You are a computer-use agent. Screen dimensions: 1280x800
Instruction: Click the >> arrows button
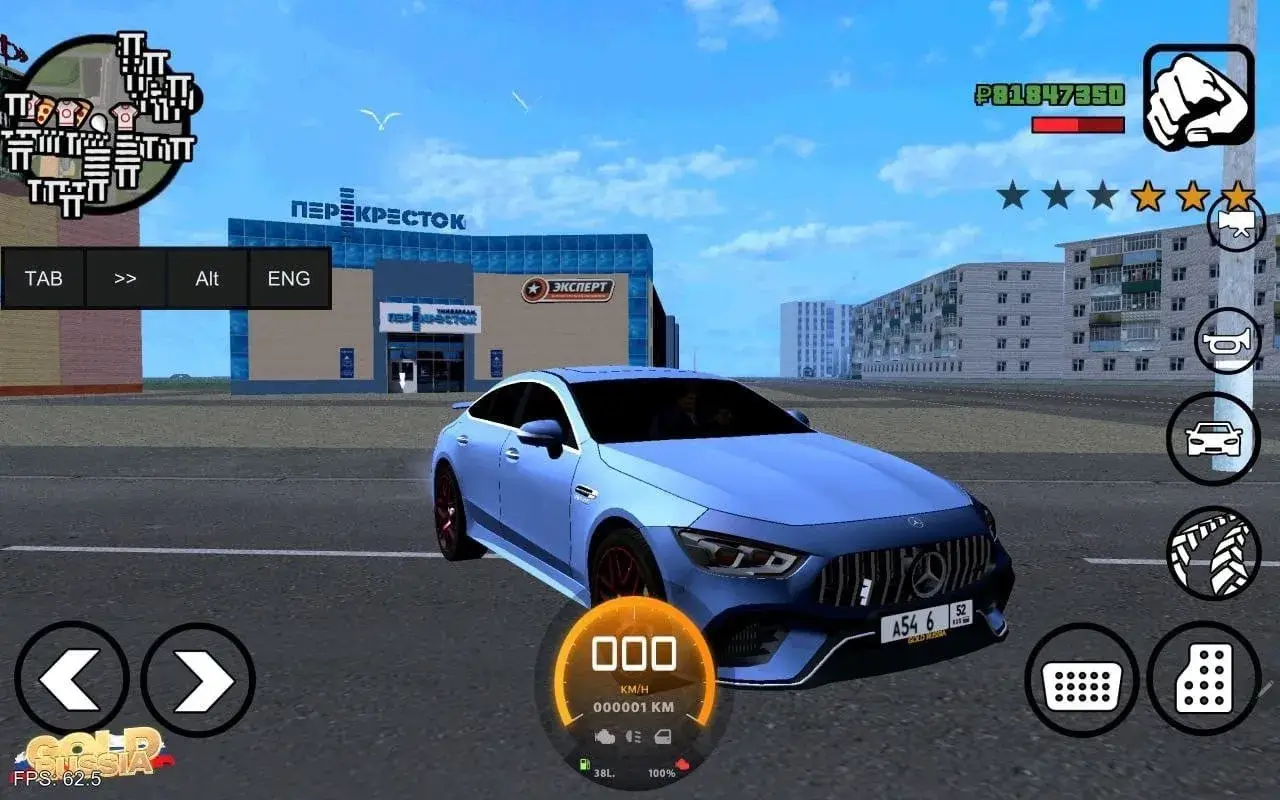pyautogui.click(x=125, y=278)
